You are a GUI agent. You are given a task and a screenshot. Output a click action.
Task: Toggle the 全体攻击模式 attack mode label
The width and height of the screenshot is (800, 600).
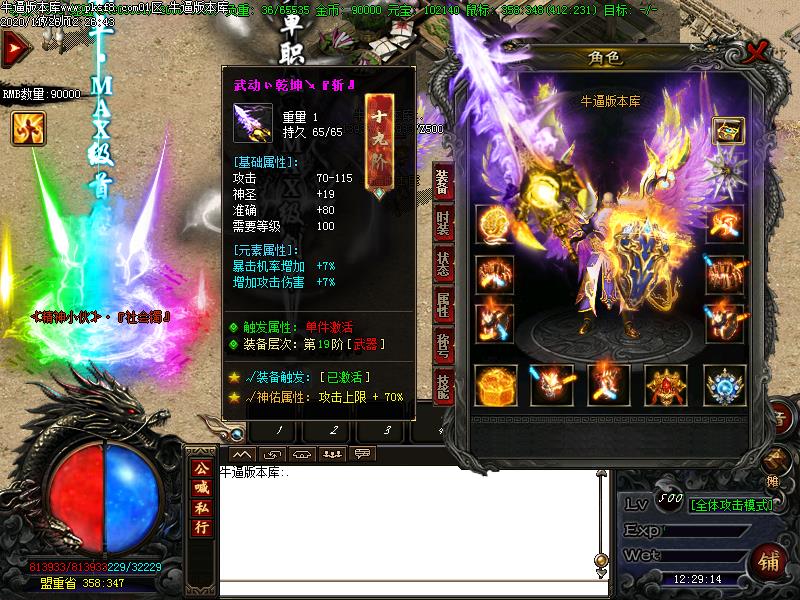[731, 504]
